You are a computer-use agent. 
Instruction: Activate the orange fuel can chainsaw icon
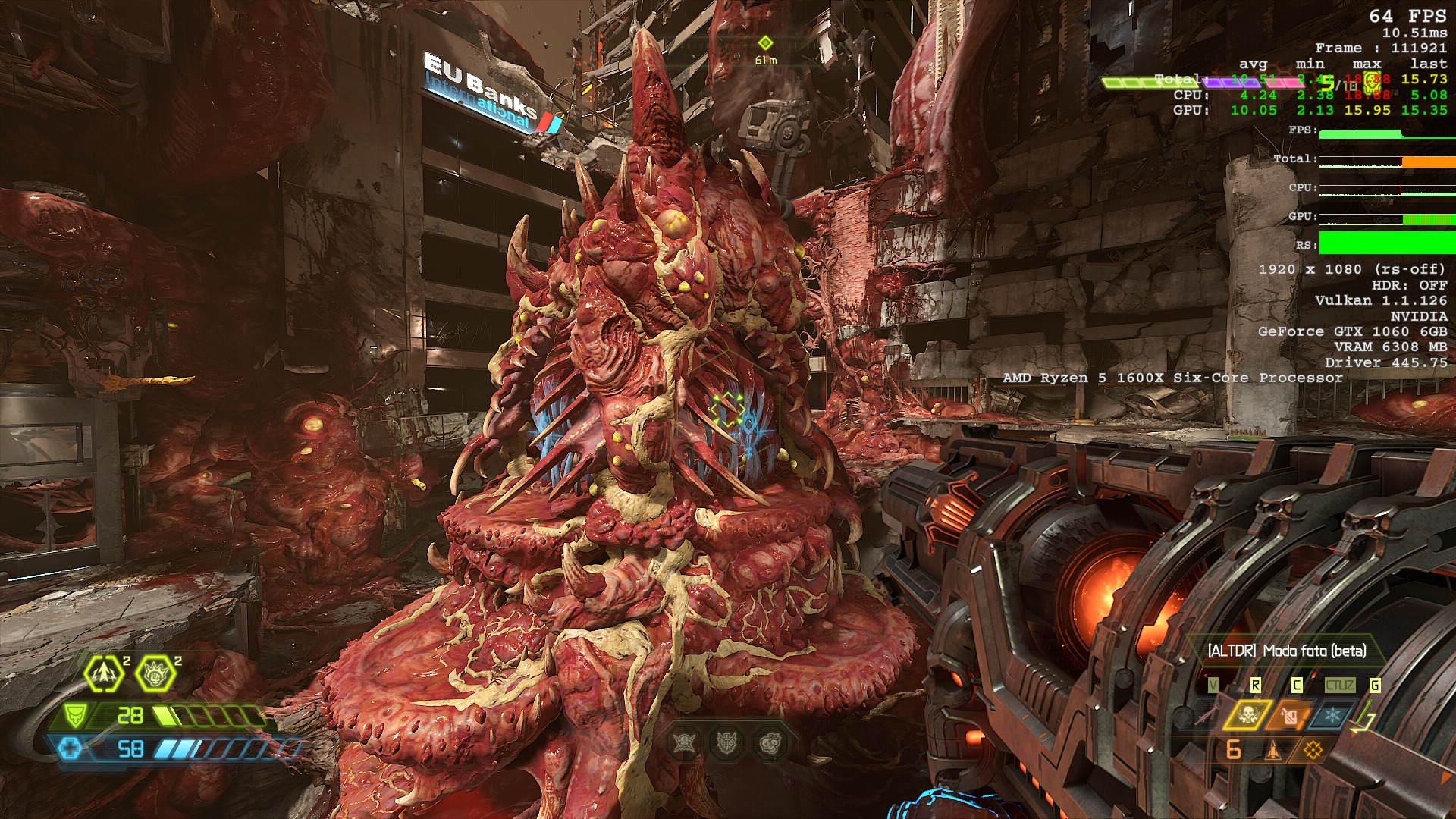[x=1289, y=714]
